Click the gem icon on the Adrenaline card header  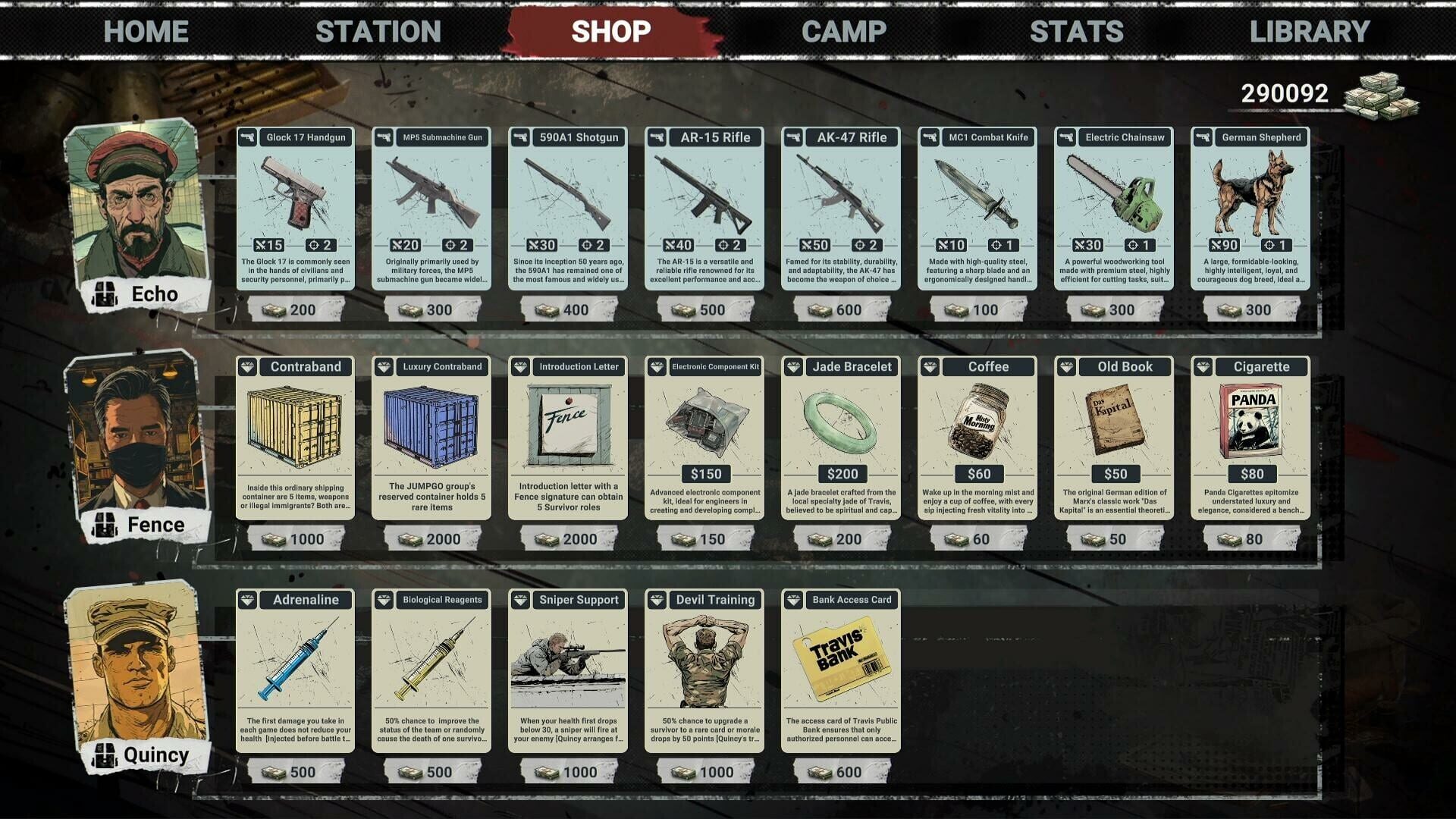(x=247, y=599)
